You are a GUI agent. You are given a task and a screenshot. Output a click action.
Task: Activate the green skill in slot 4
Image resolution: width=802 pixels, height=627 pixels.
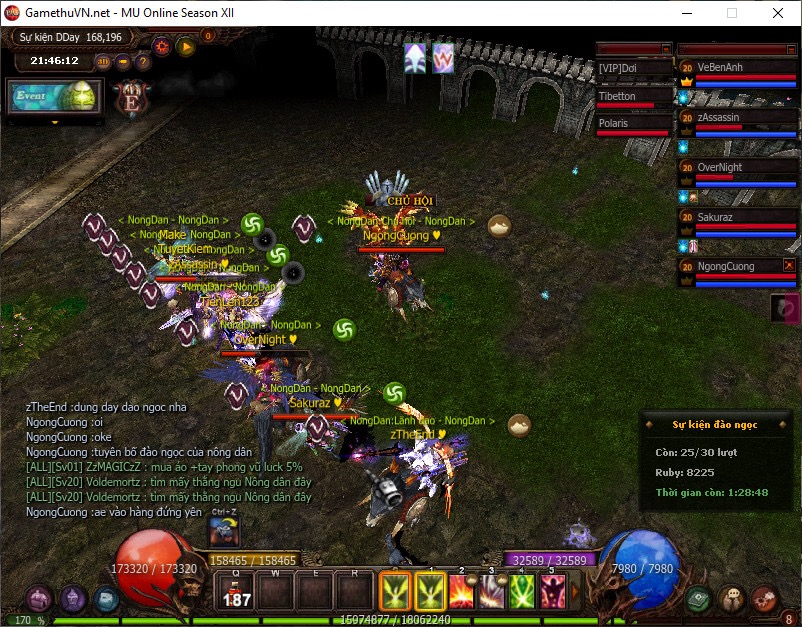(523, 593)
